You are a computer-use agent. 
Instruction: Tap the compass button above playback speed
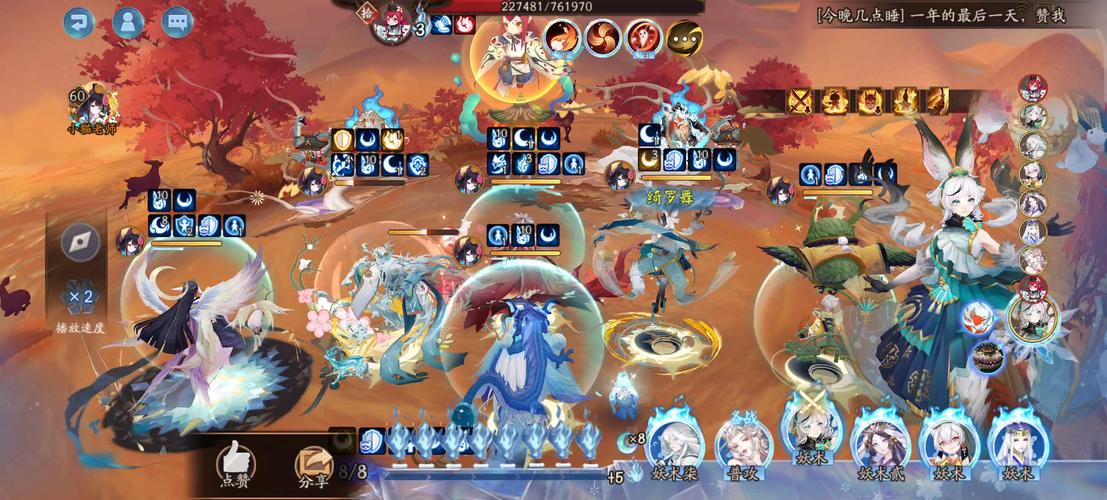tap(80, 243)
